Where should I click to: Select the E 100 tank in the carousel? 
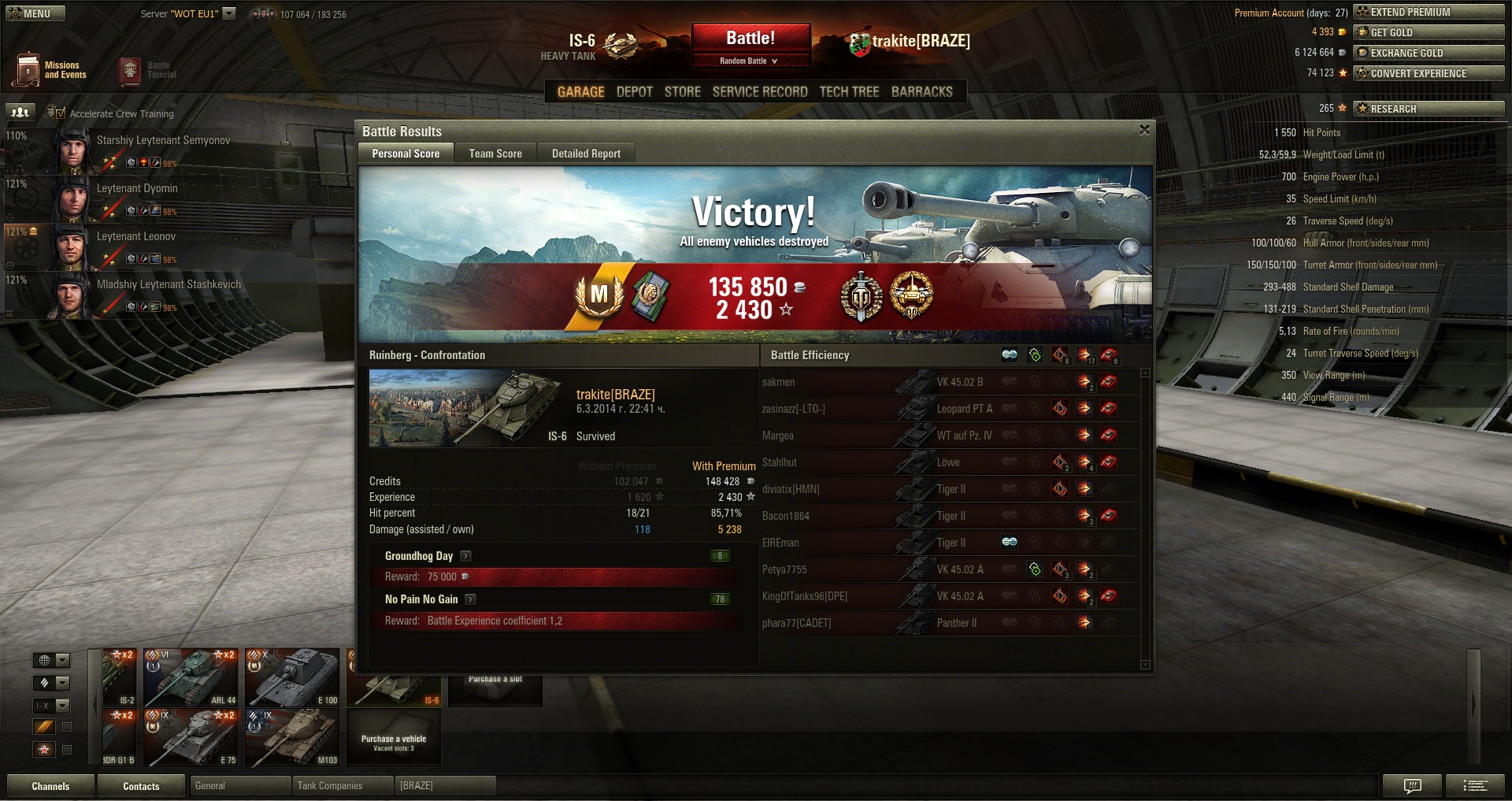[292, 677]
